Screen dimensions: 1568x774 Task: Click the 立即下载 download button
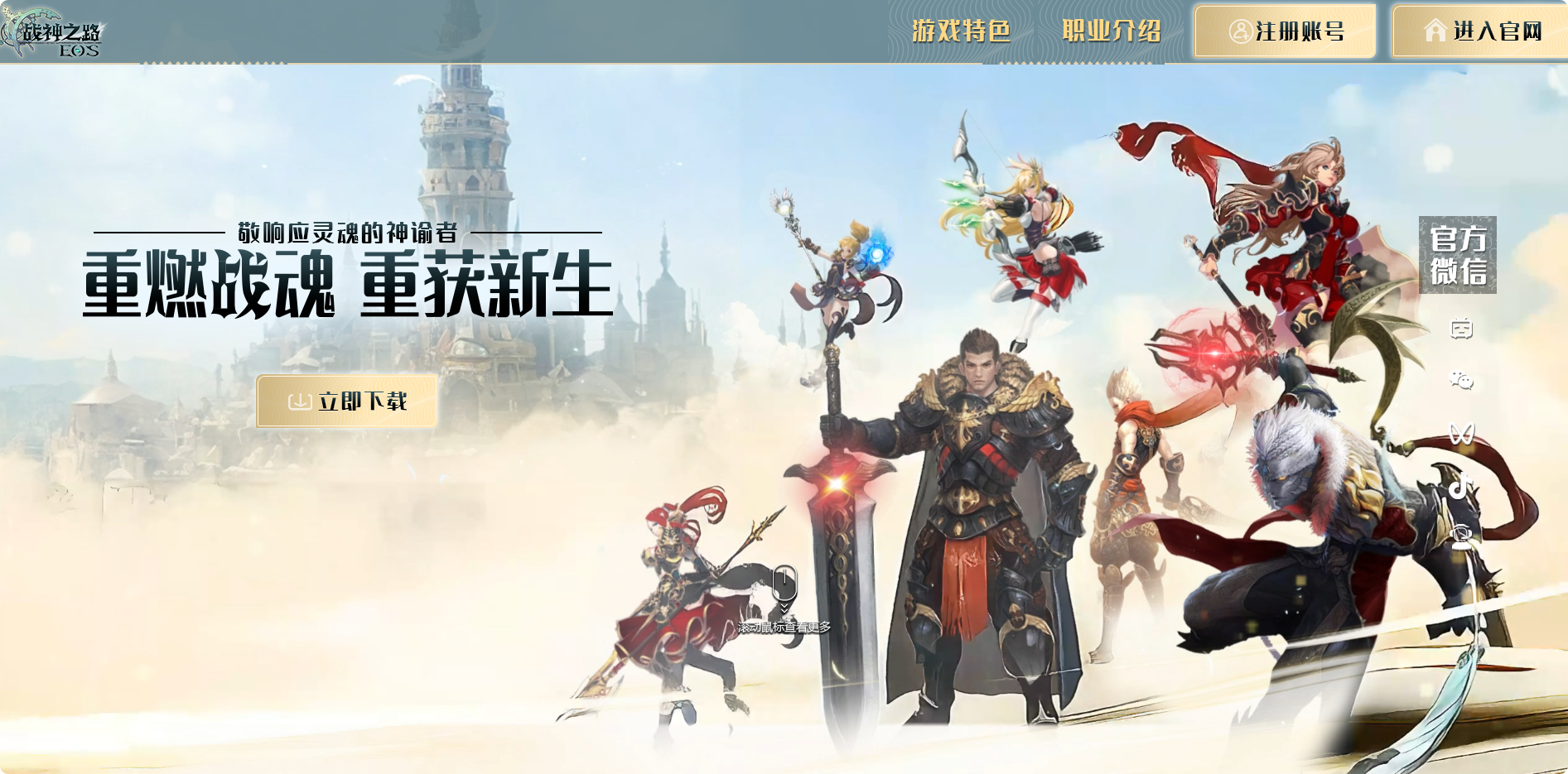[347, 401]
